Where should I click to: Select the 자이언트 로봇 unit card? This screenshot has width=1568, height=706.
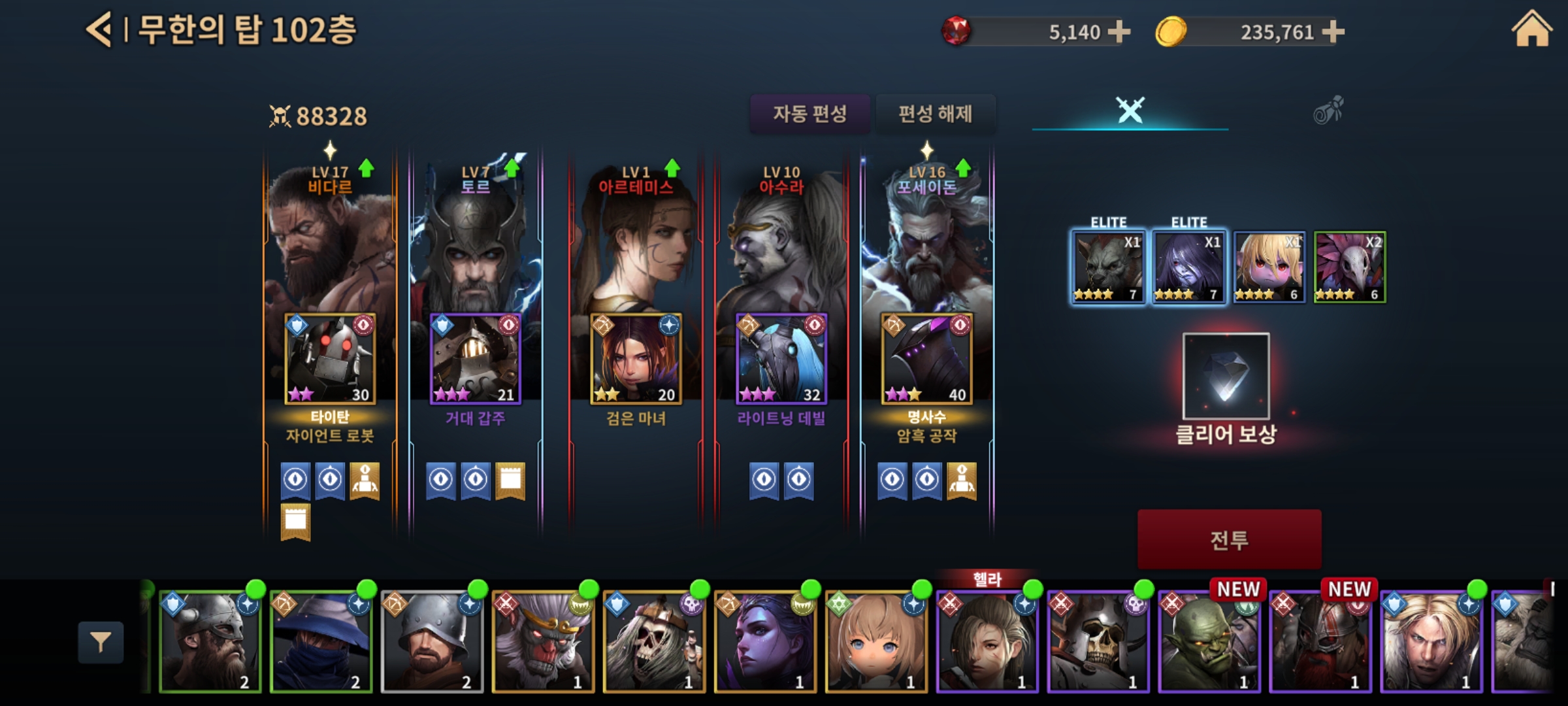pos(330,358)
